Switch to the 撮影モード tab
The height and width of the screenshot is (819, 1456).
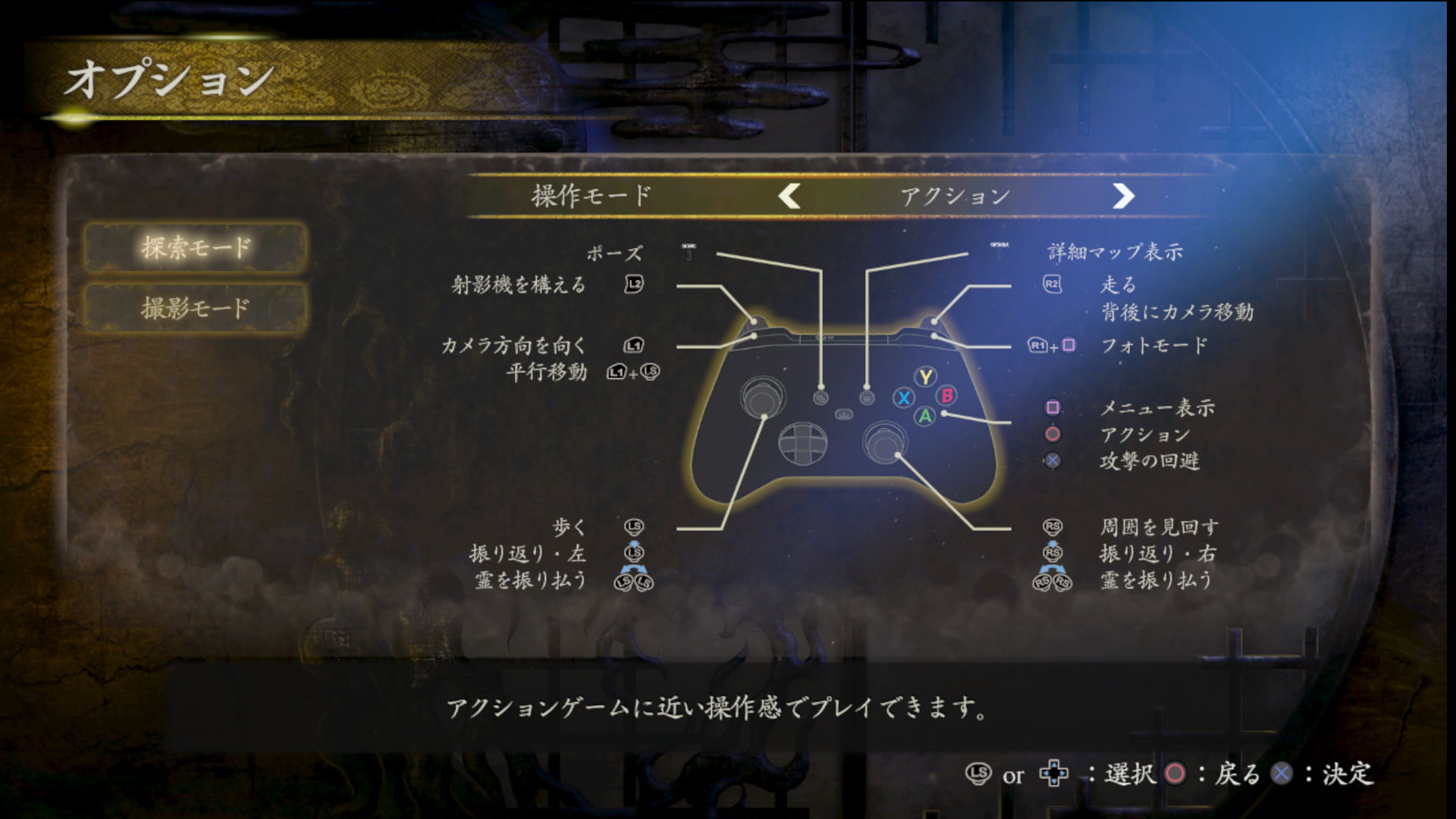coord(195,308)
